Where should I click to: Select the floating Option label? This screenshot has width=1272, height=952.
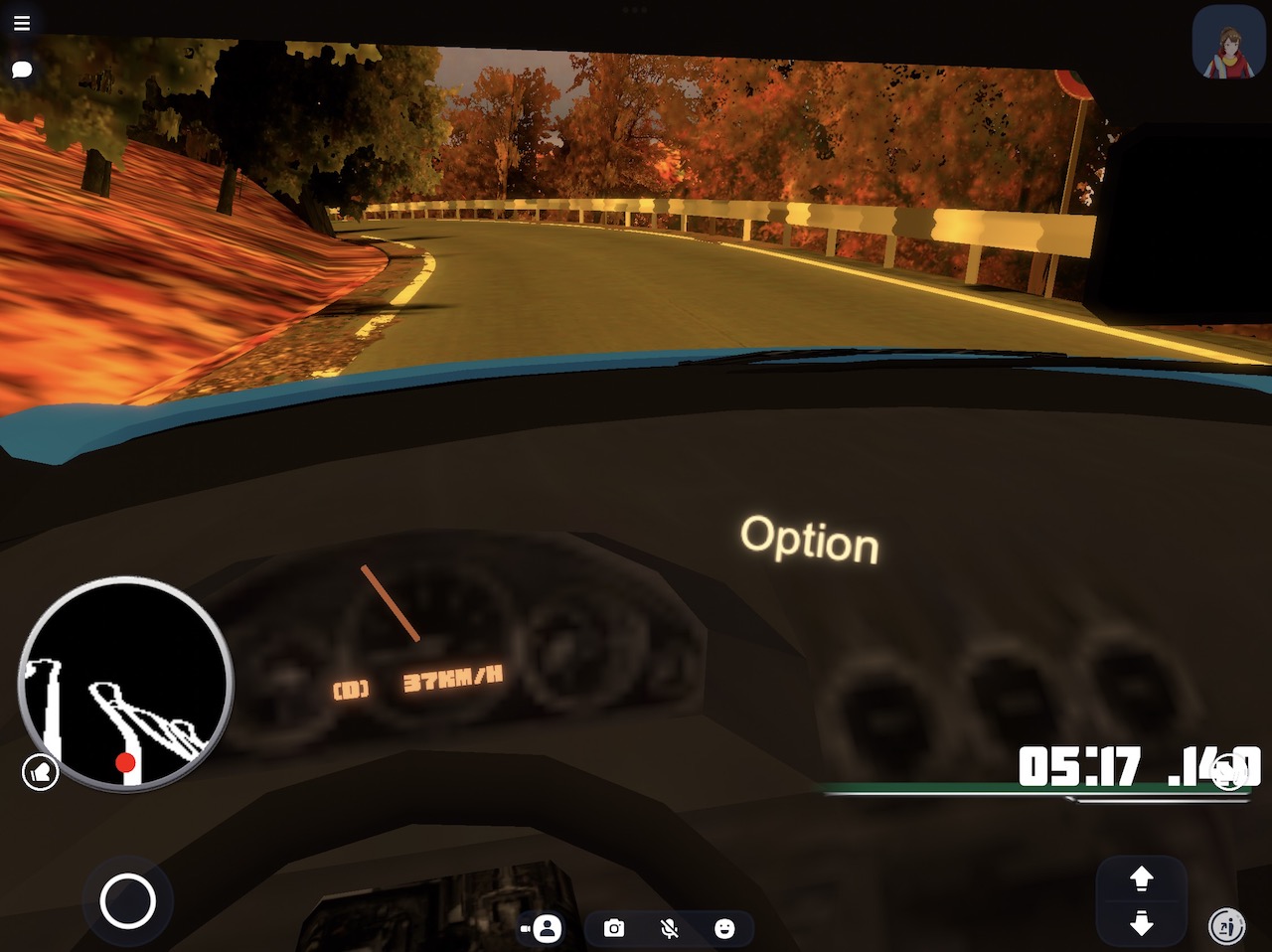pyautogui.click(x=809, y=540)
